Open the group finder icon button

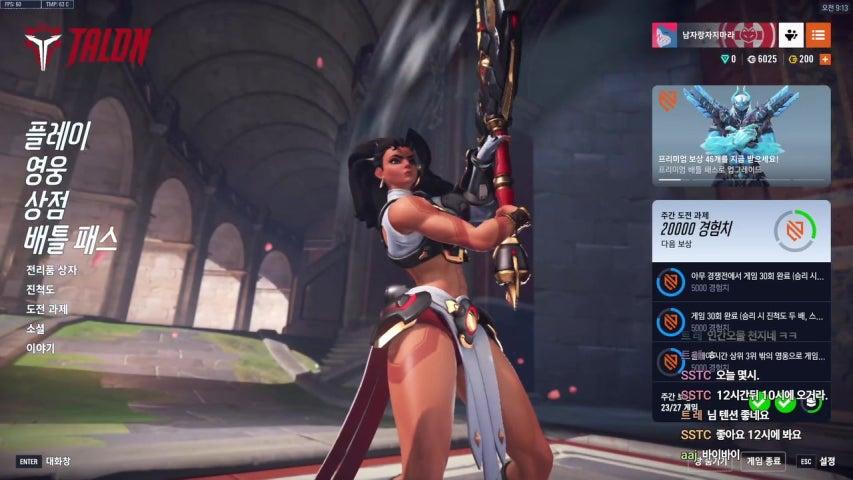pyautogui.click(x=791, y=36)
